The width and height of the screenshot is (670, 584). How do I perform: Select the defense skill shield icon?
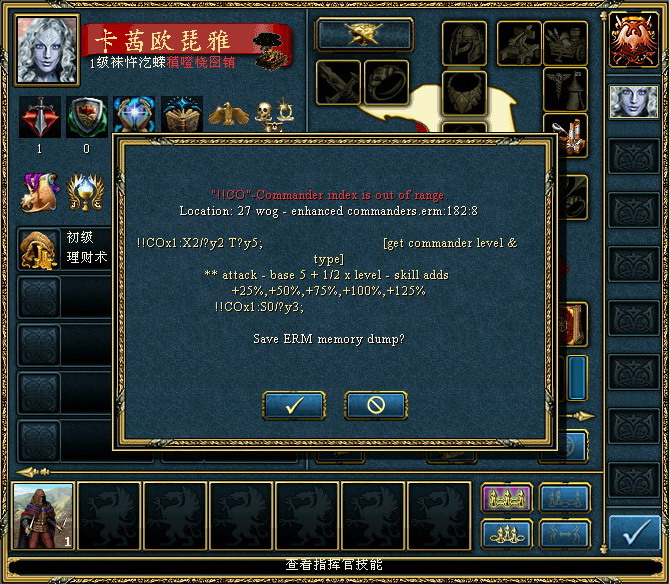86,116
